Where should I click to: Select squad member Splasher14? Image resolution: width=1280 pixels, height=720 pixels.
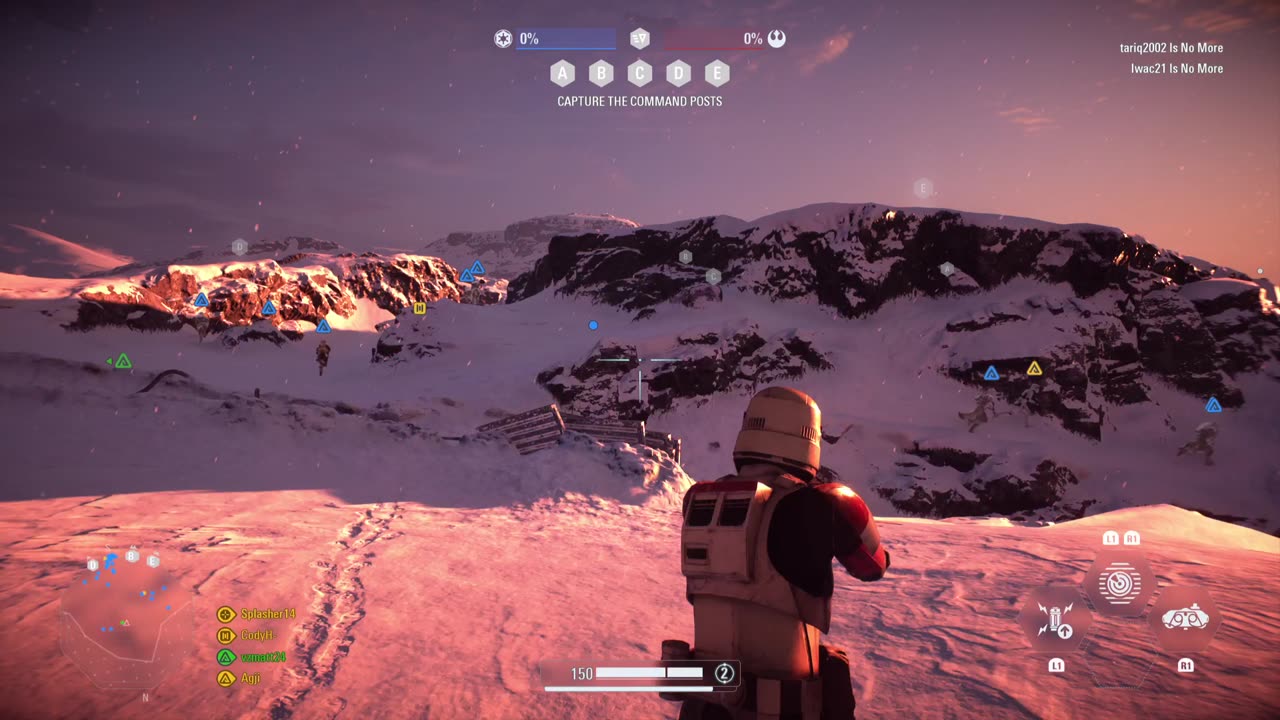[267, 614]
